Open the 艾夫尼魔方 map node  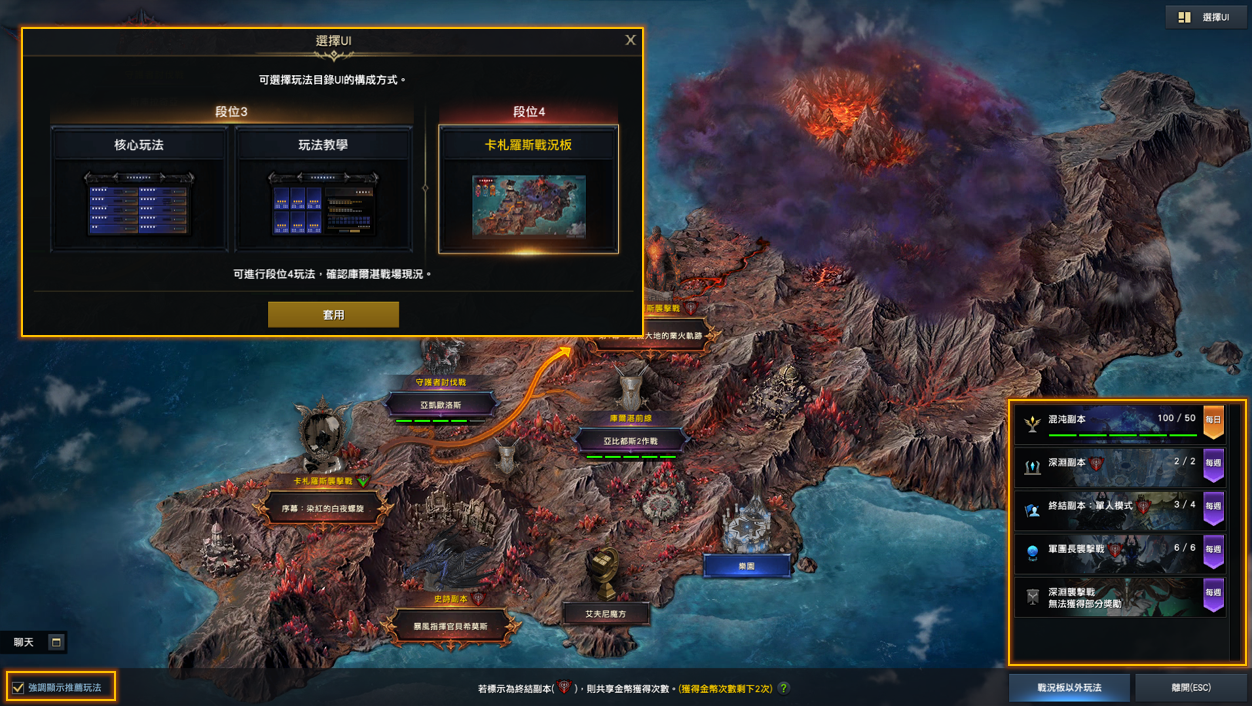click(606, 613)
